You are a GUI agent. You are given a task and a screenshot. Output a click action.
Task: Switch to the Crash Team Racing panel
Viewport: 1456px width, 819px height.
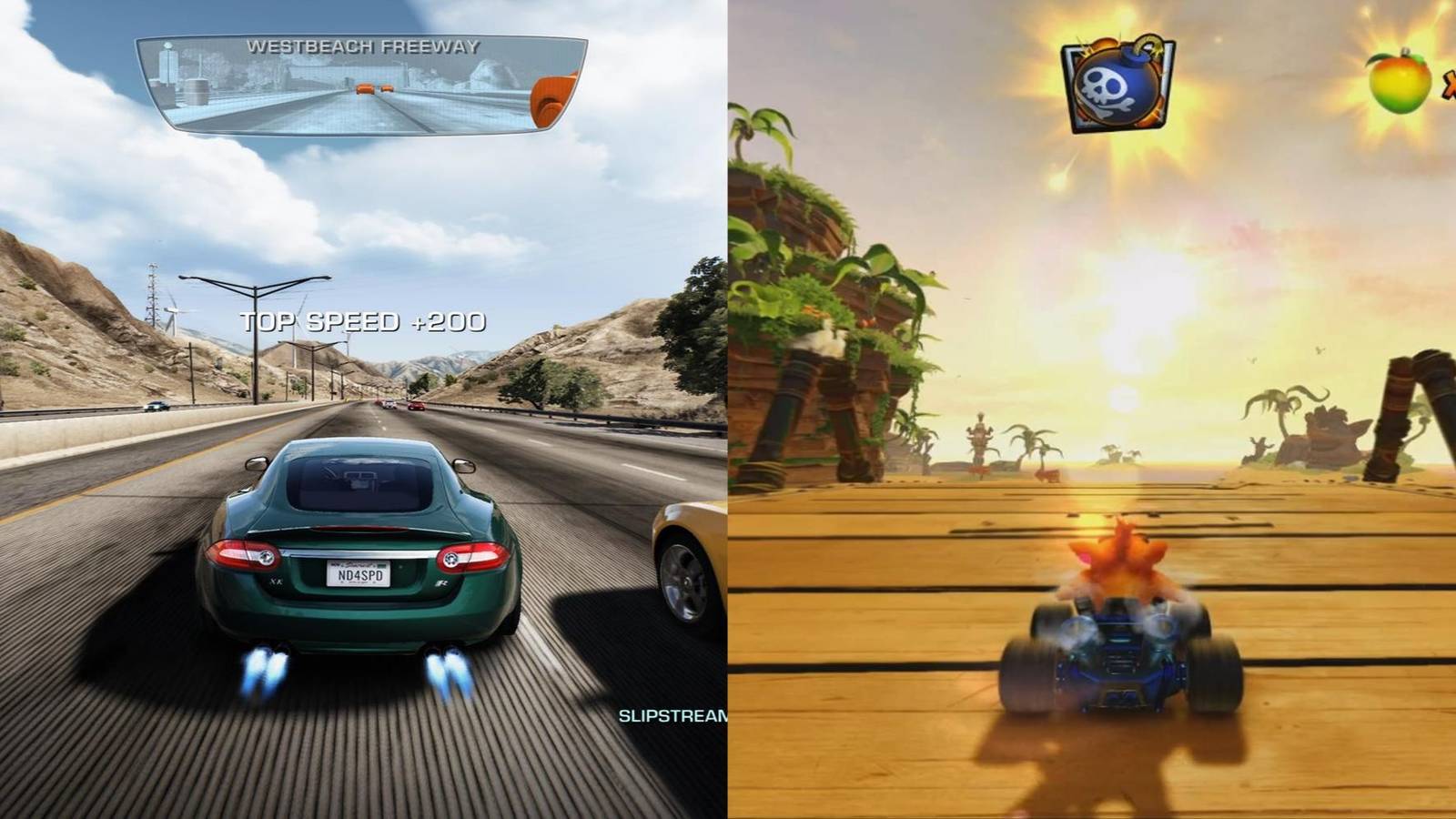[1092, 409]
